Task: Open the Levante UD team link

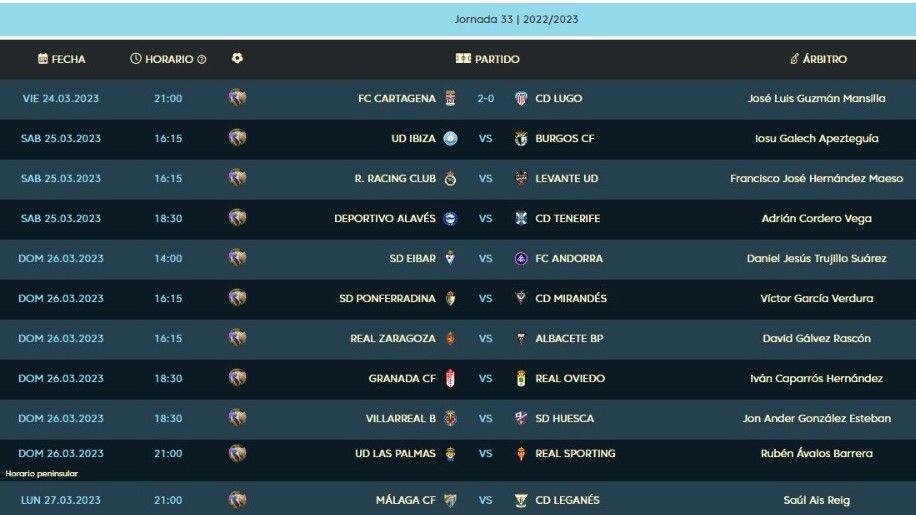Action: point(566,178)
